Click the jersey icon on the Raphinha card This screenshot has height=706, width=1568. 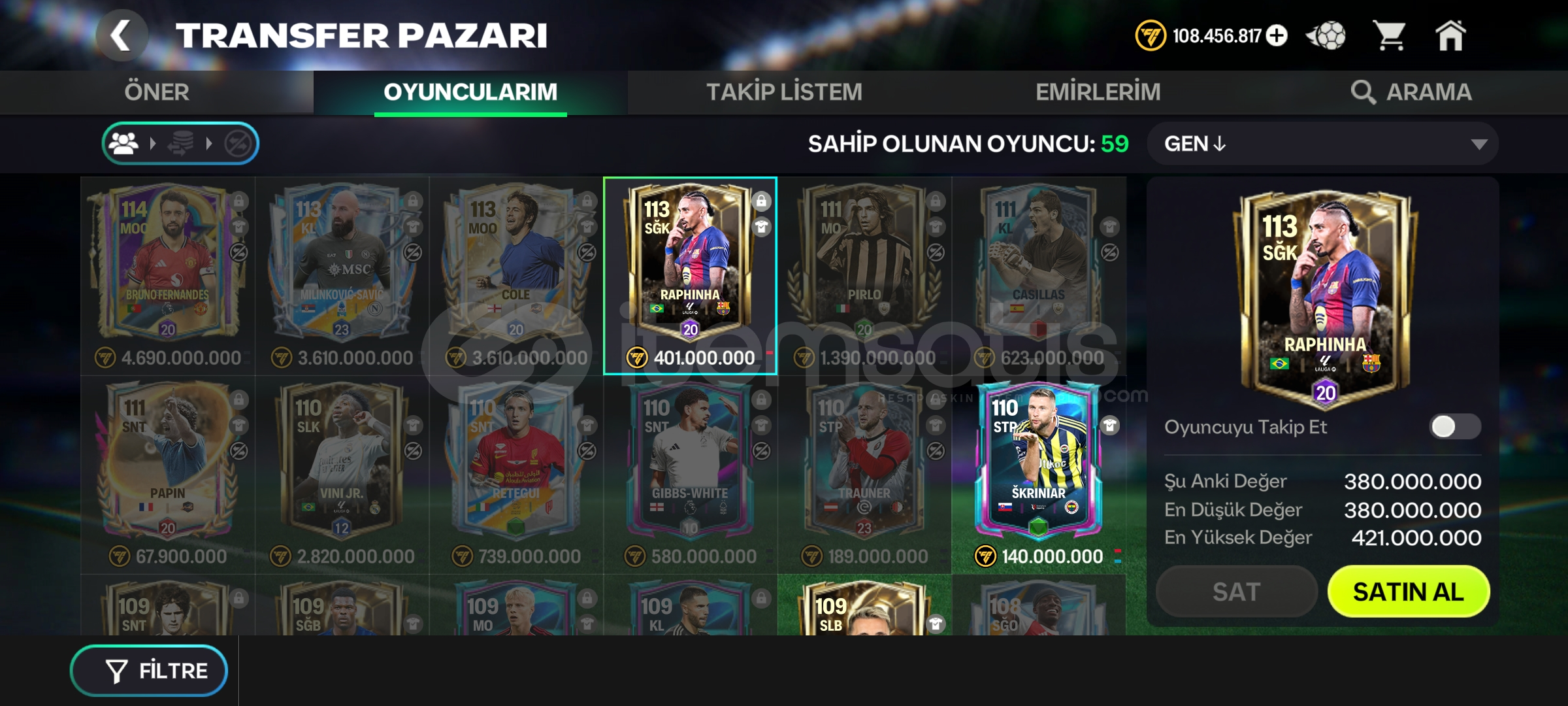click(x=761, y=227)
